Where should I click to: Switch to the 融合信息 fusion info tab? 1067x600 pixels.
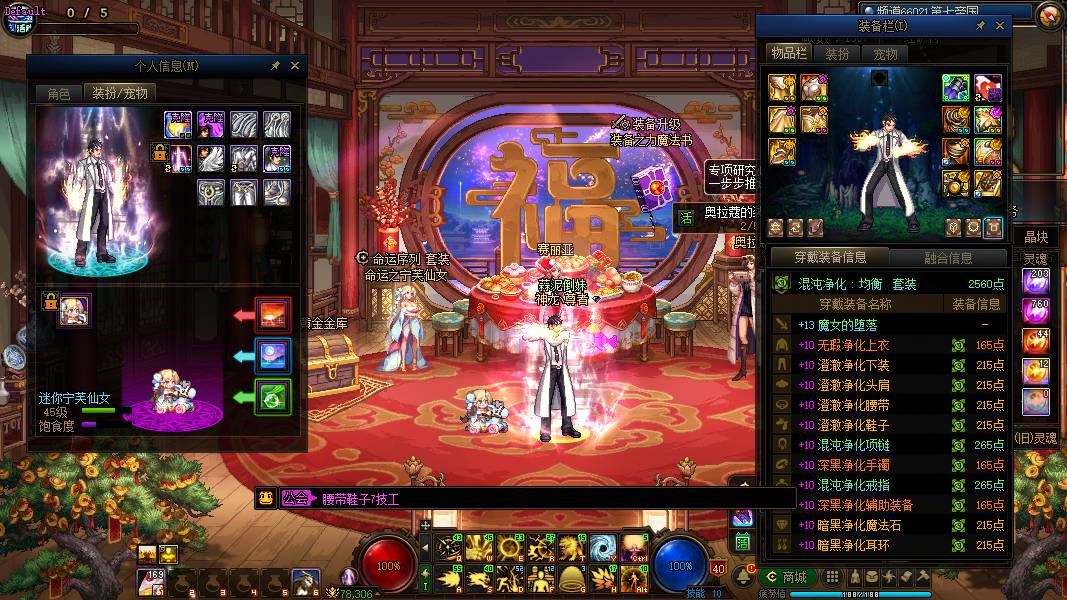click(x=948, y=258)
